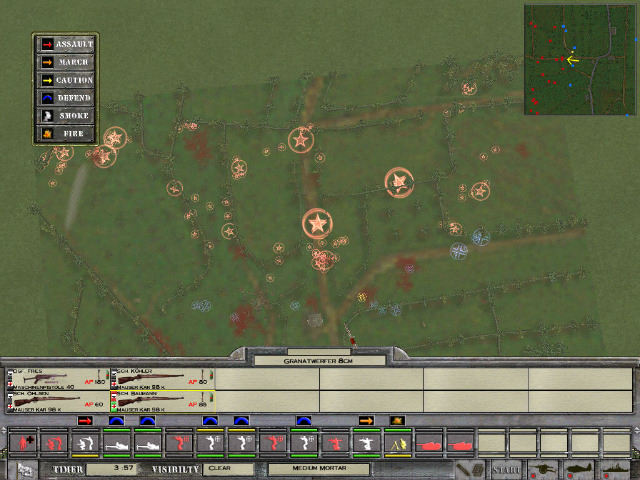Order the unit to Defend

(66, 98)
